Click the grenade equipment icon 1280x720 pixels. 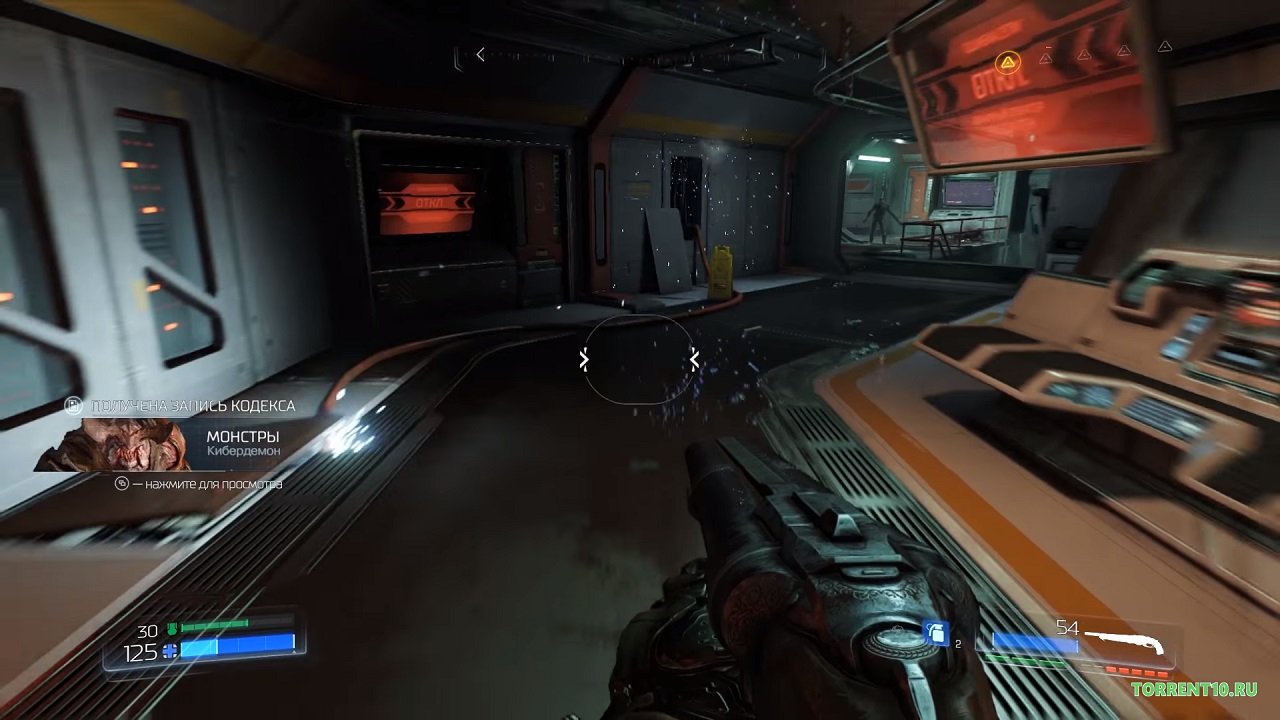935,634
